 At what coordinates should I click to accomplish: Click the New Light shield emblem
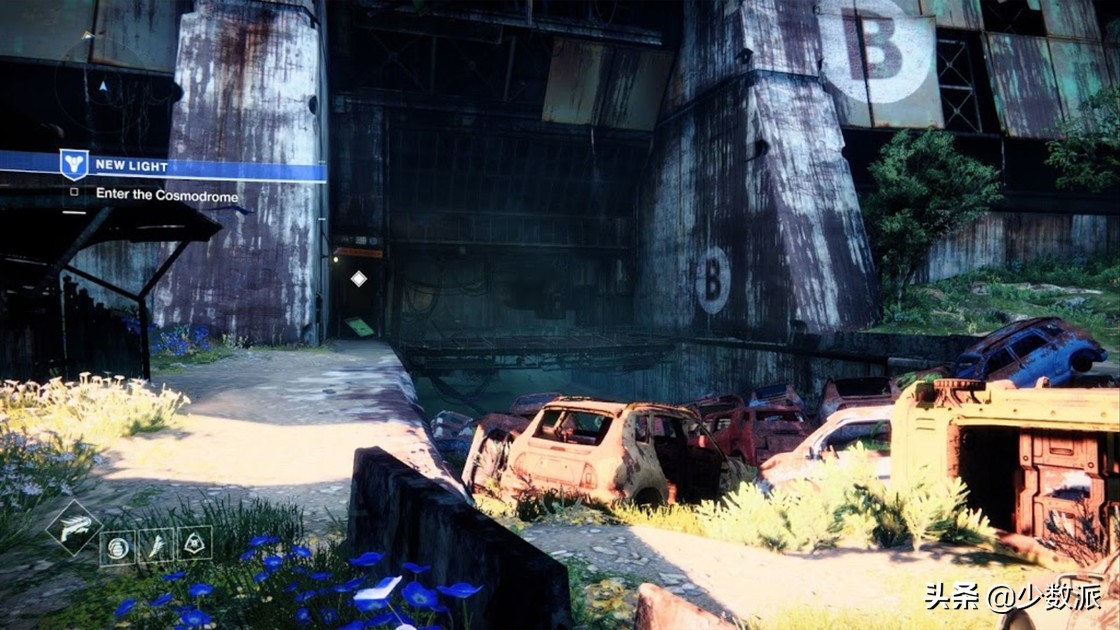pos(75,165)
